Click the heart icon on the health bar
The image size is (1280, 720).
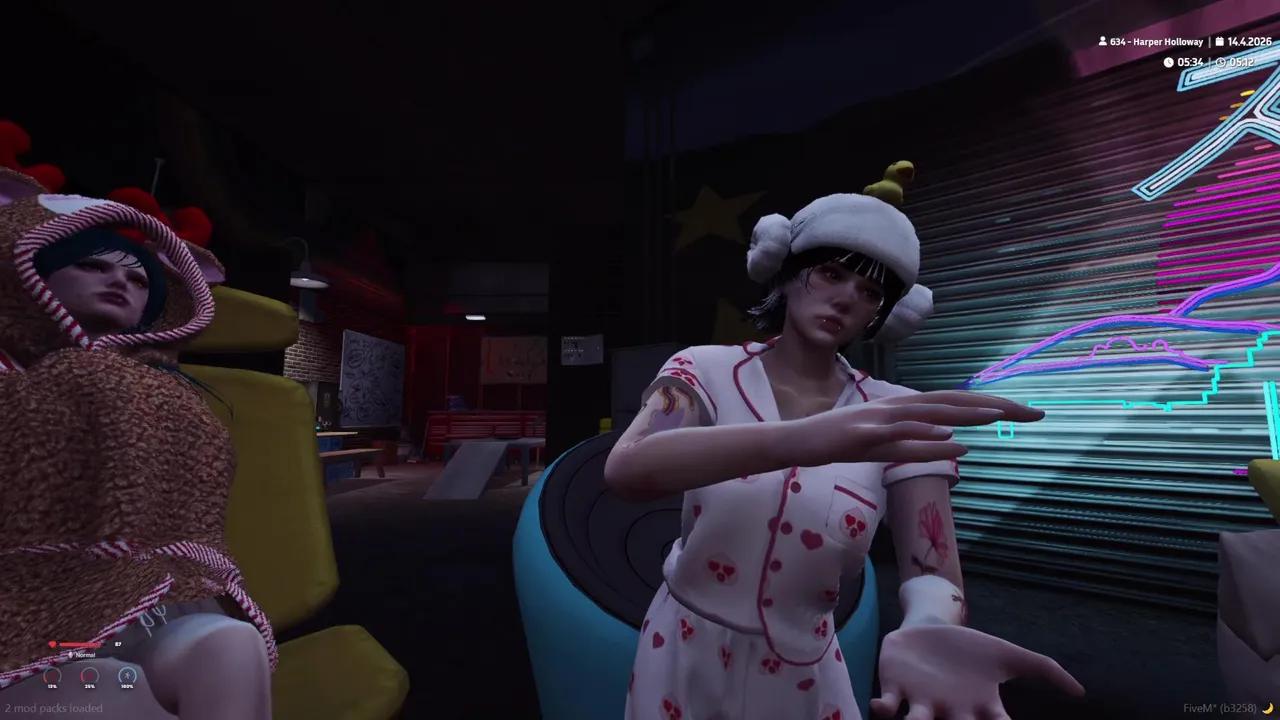point(52,644)
